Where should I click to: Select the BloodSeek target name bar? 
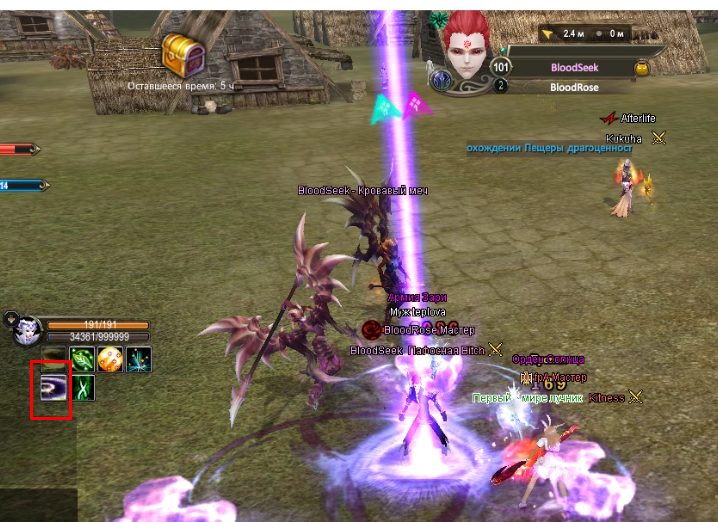coord(574,67)
